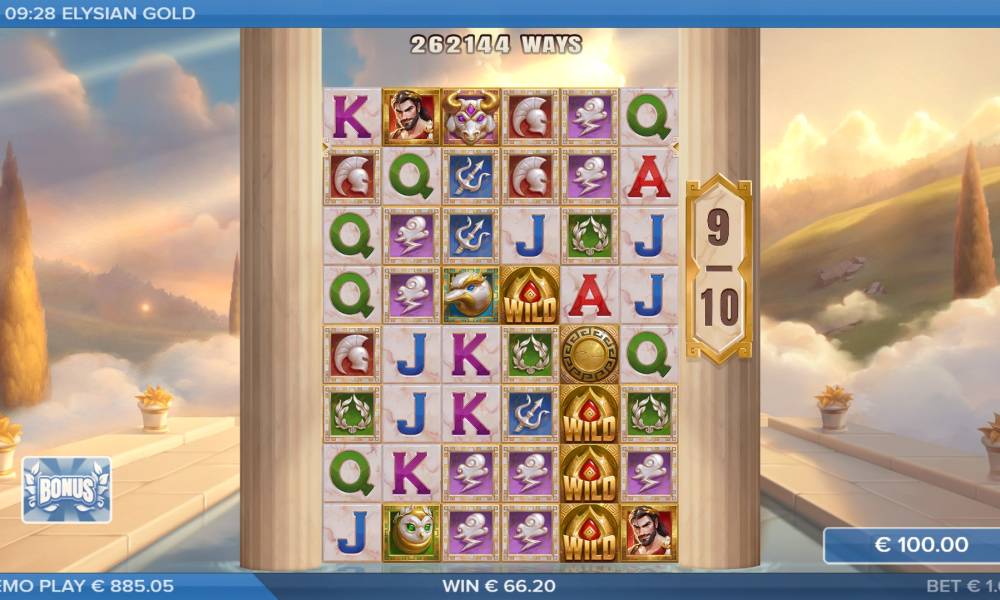Open the BET amount selector
This screenshot has width=1000, height=600.
[962, 586]
